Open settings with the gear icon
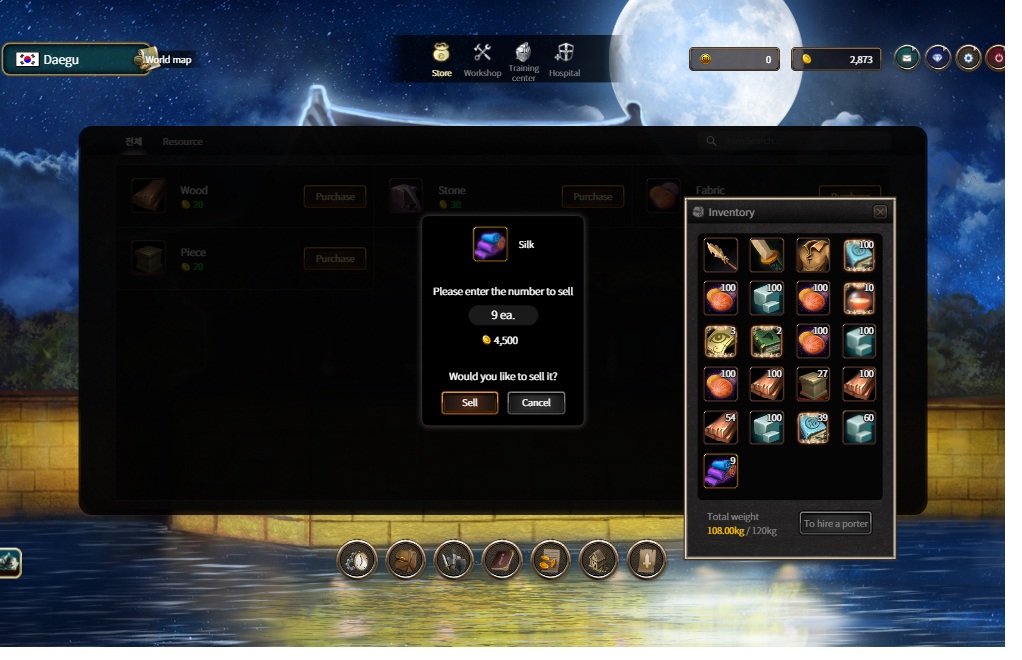This screenshot has width=1022, height=660. [967, 59]
